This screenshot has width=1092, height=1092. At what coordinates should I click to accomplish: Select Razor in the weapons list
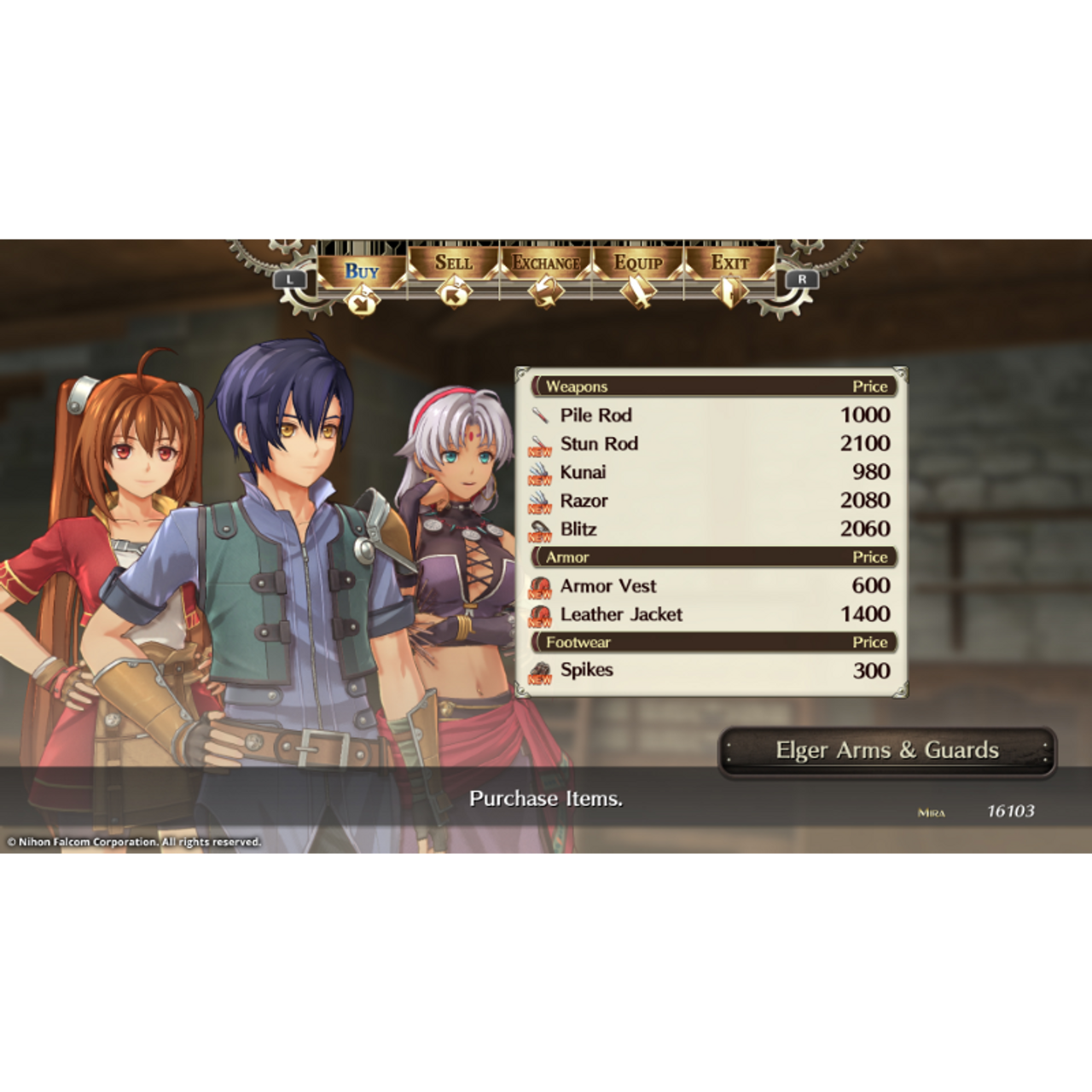[585, 501]
